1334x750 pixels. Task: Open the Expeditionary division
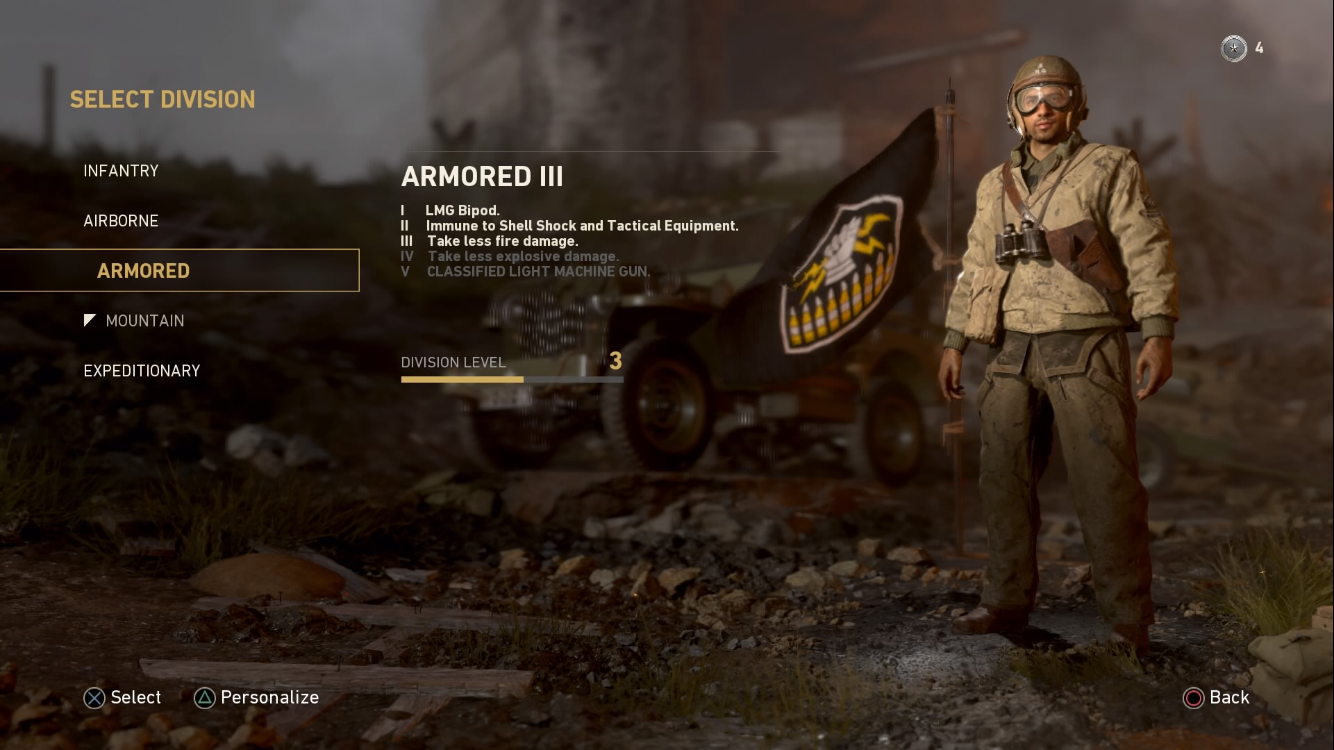[x=142, y=371]
